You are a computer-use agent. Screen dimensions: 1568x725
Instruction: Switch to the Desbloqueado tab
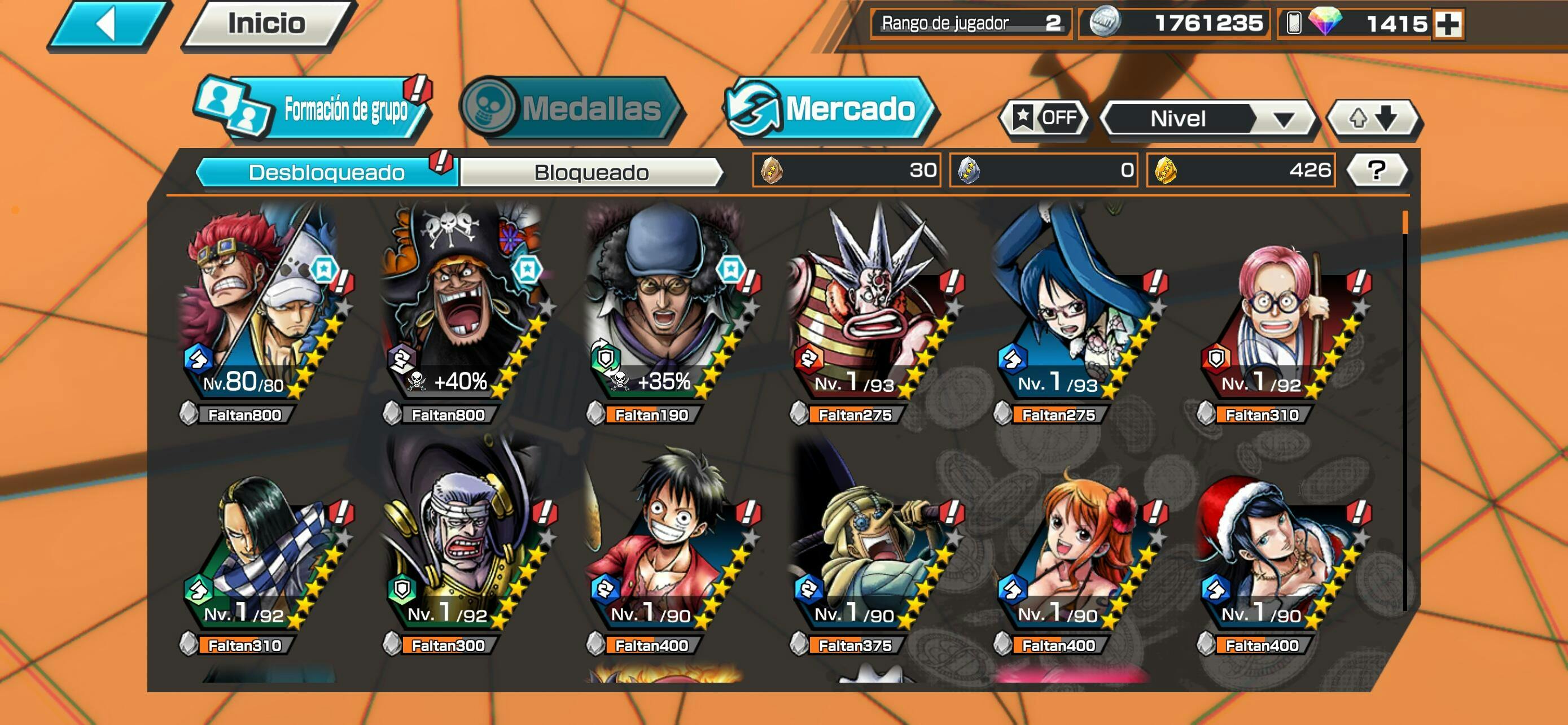(x=326, y=172)
